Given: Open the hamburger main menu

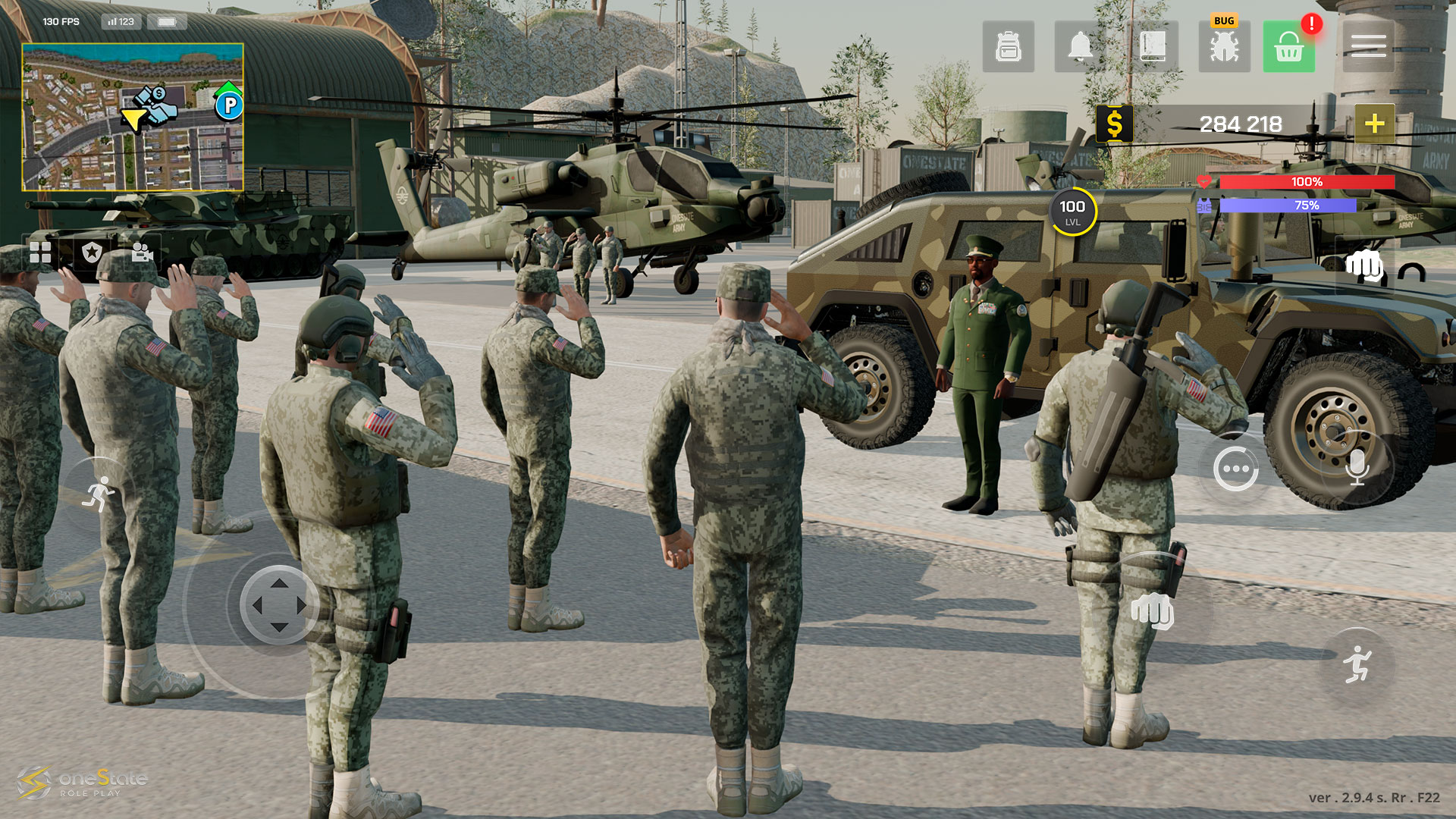Looking at the screenshot, I should click(1368, 47).
